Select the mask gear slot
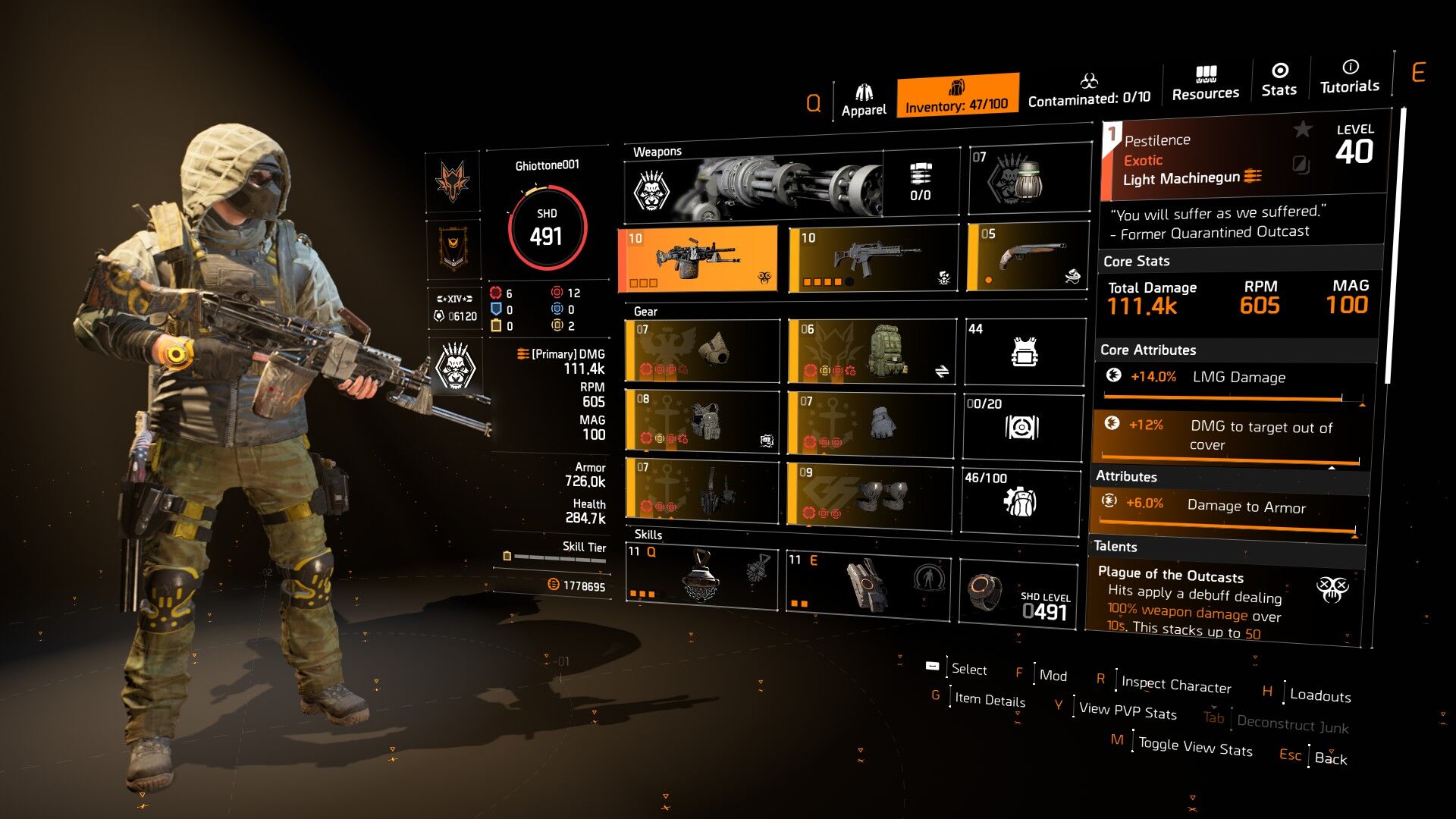1456x819 pixels. click(702, 351)
